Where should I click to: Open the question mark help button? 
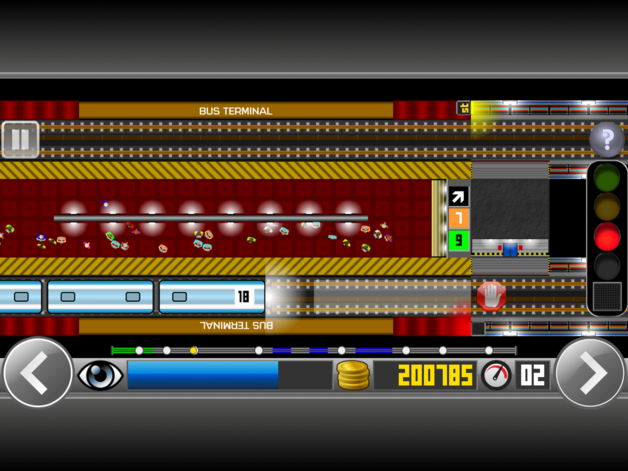(x=606, y=140)
